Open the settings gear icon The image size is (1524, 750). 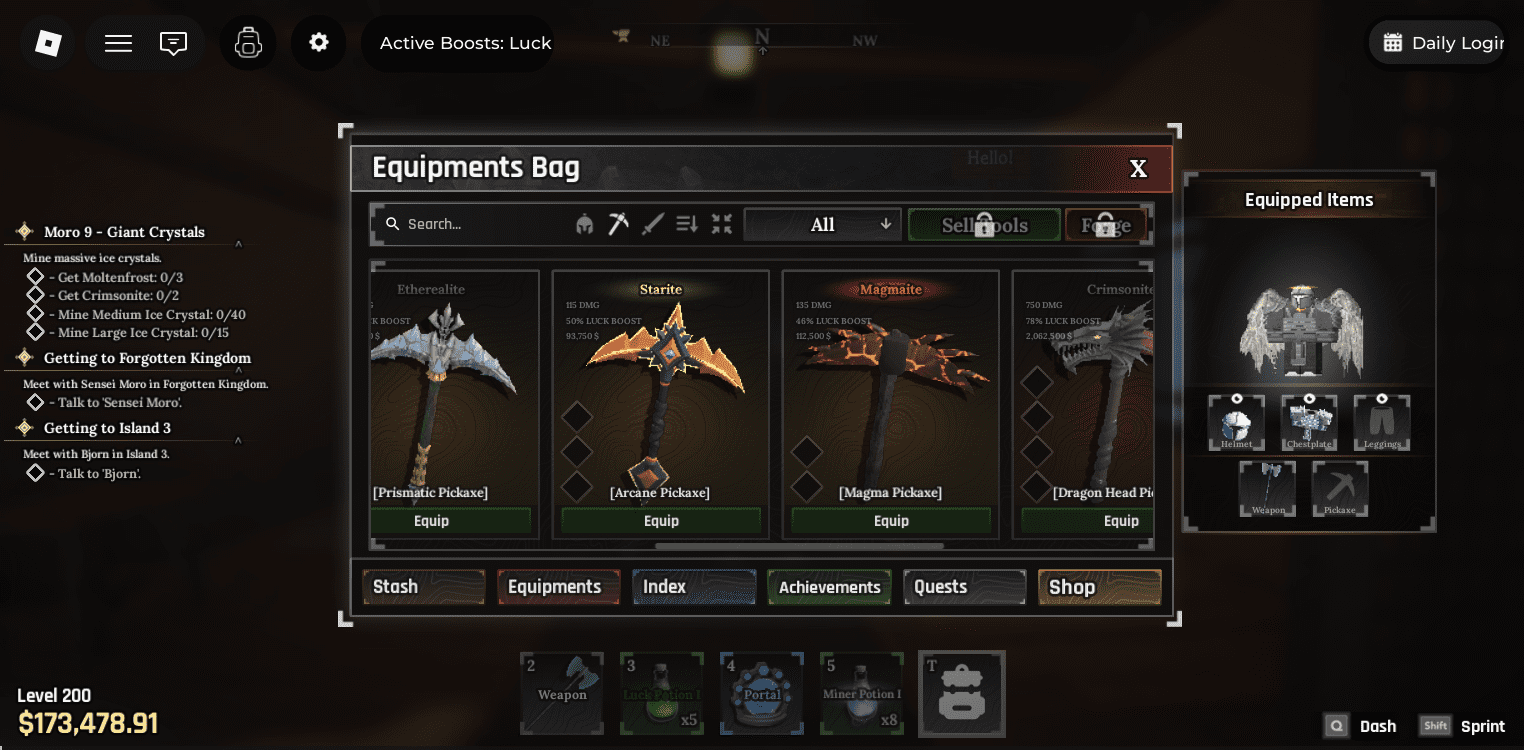319,43
